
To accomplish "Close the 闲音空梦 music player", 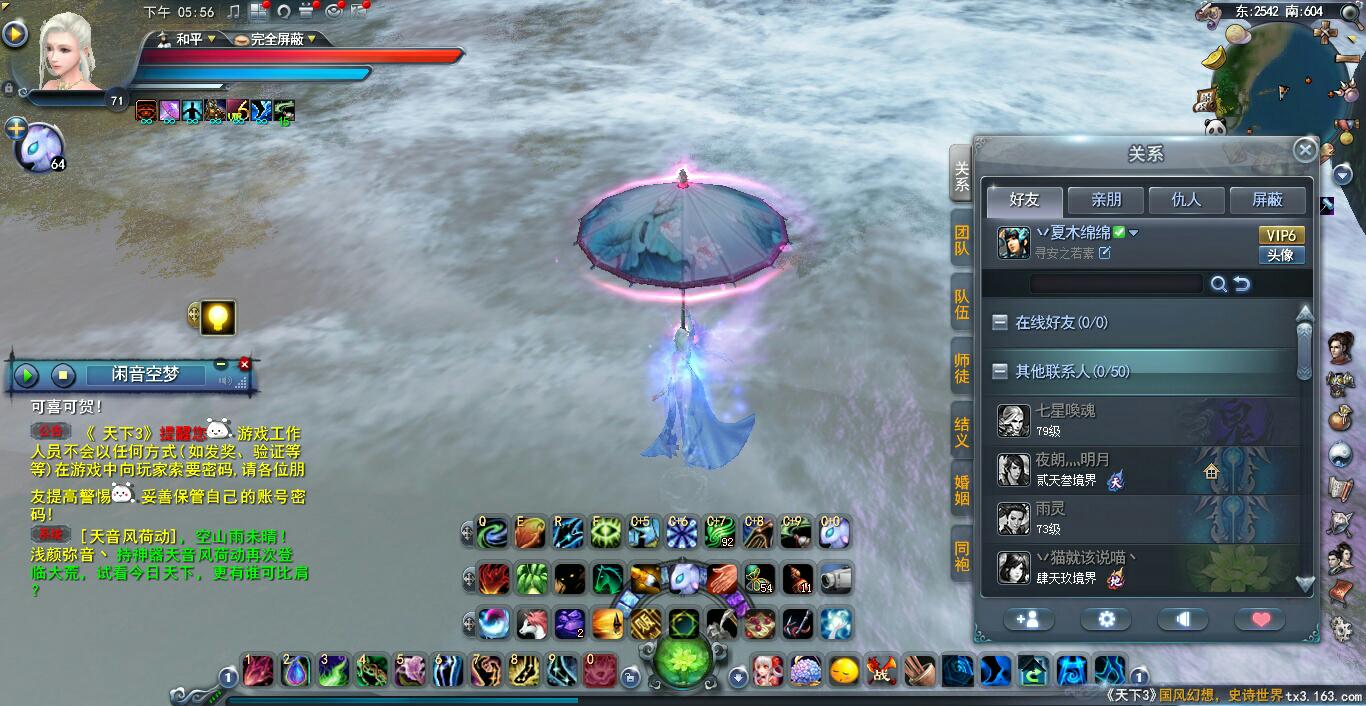I will pos(244,364).
